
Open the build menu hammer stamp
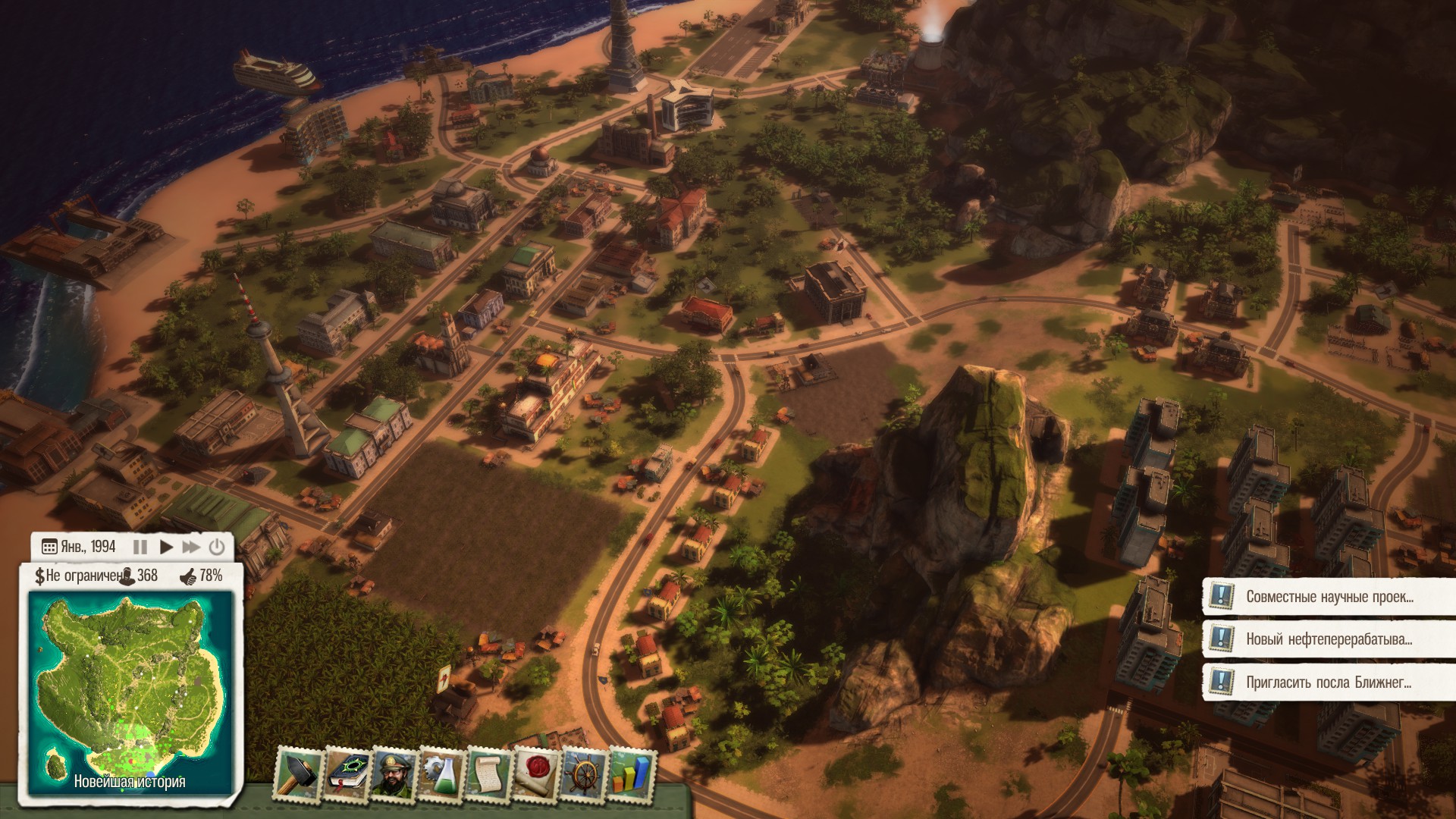pyautogui.click(x=297, y=773)
